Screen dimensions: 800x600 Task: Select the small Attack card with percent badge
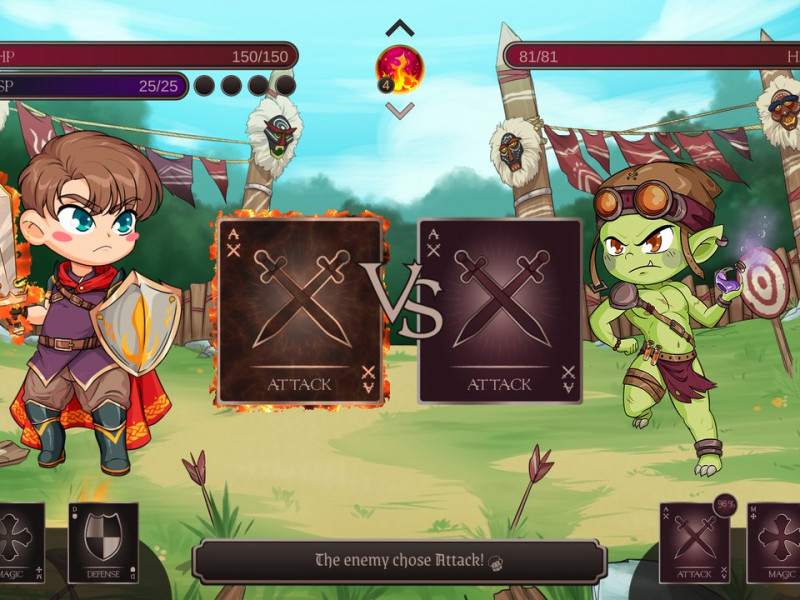pyautogui.click(x=694, y=542)
